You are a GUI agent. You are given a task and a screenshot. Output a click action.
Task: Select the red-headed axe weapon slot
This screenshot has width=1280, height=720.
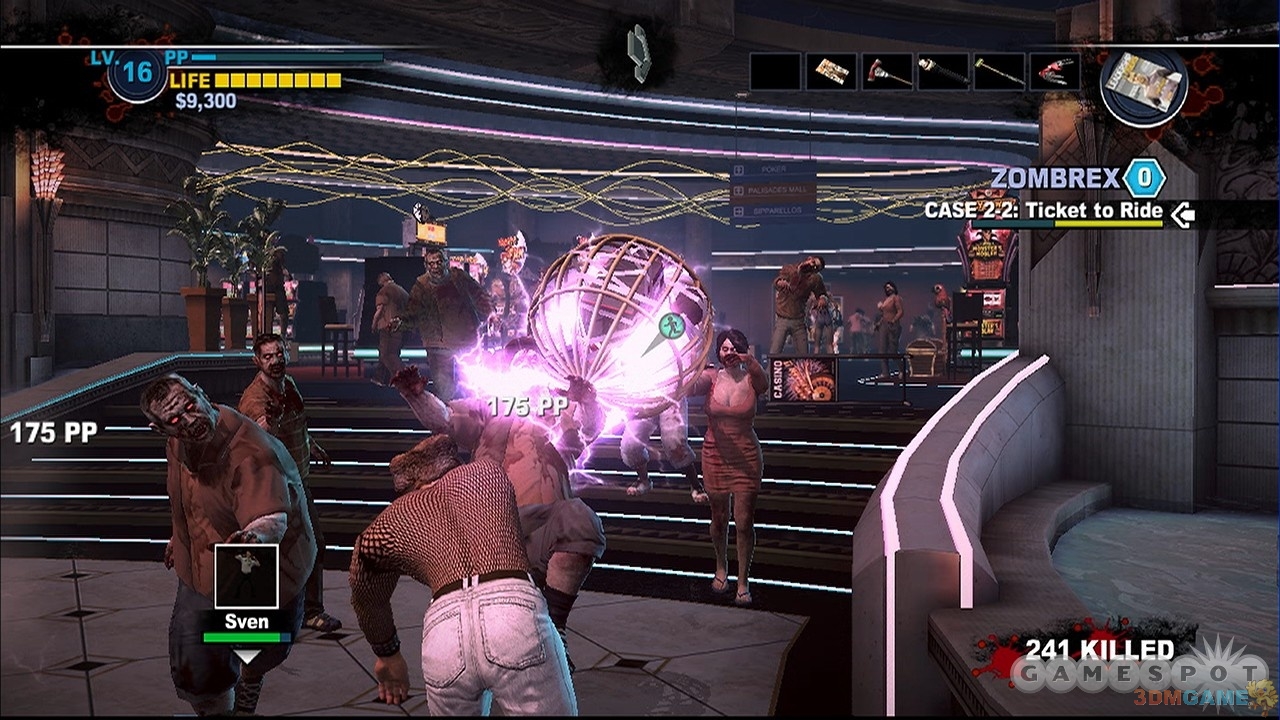tap(887, 72)
